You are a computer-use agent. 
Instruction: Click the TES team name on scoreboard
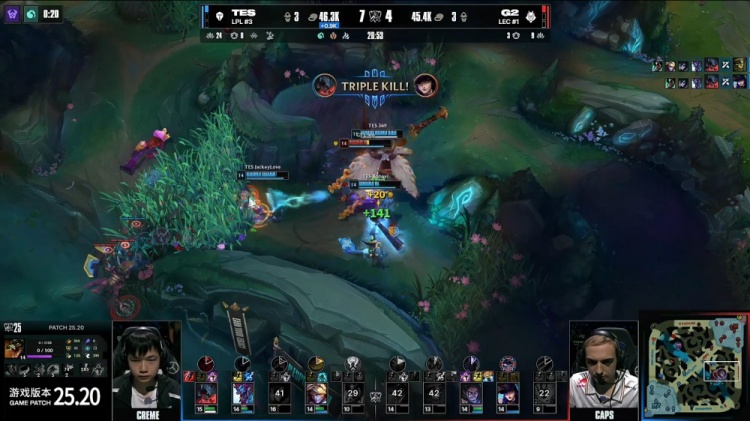pyautogui.click(x=243, y=13)
